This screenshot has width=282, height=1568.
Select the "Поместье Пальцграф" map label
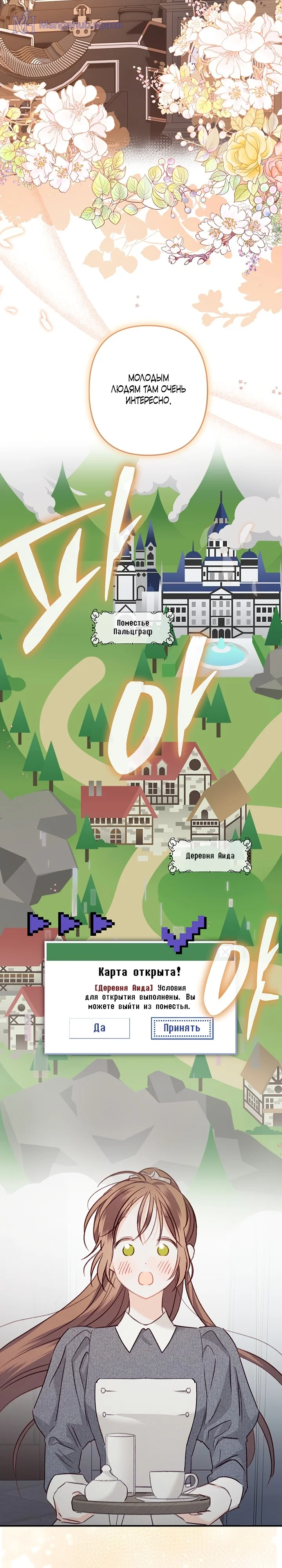(x=132, y=628)
